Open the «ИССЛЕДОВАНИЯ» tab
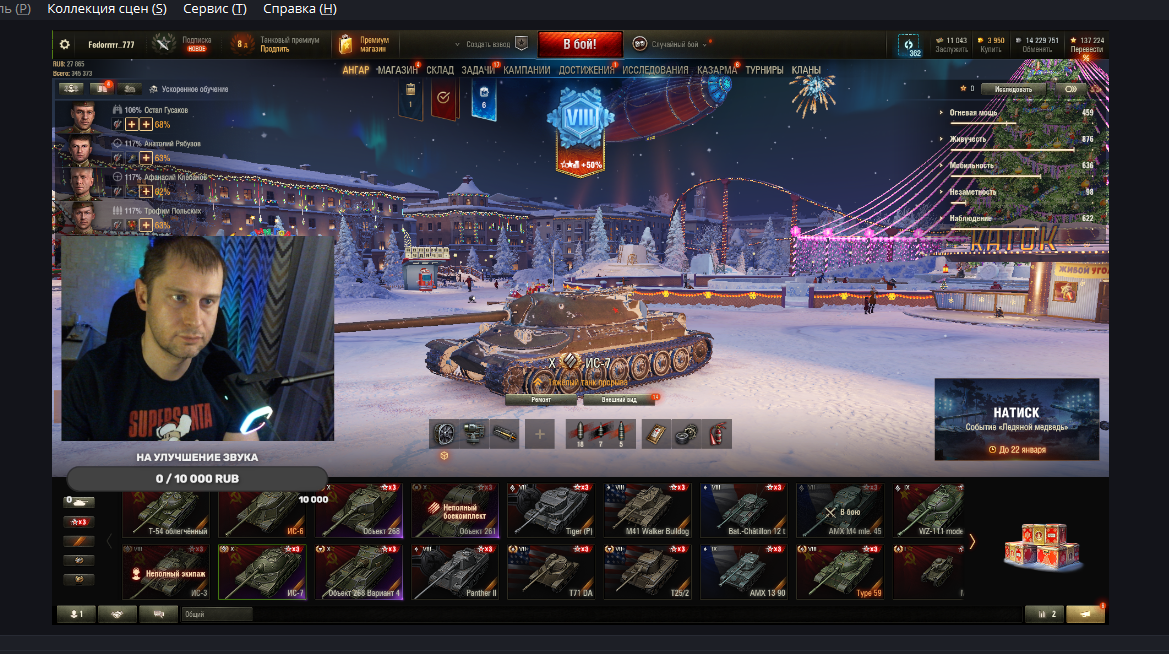This screenshot has height=654, width=1169. (x=655, y=70)
